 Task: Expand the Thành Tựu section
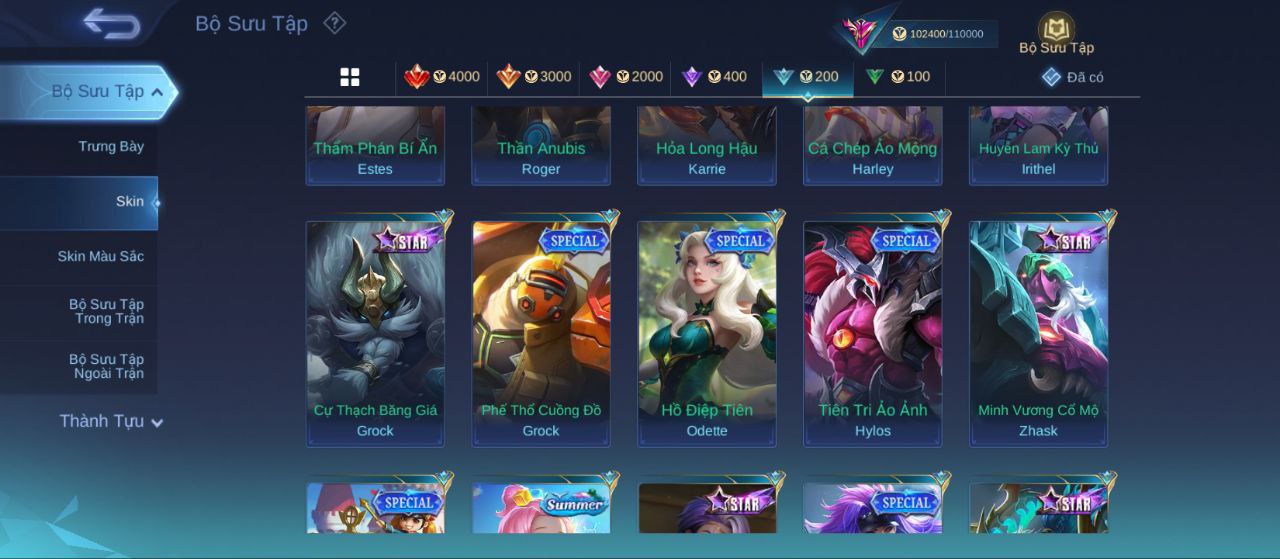(x=110, y=422)
